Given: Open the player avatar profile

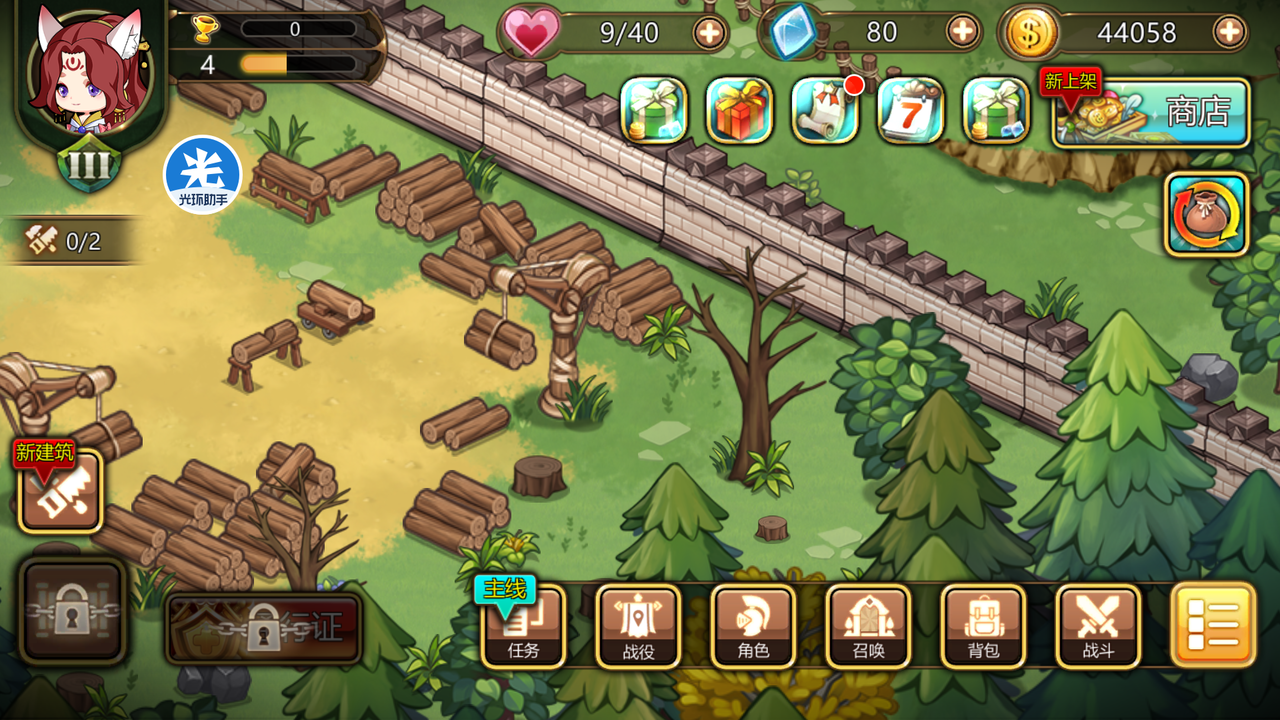Looking at the screenshot, I should click(88, 75).
